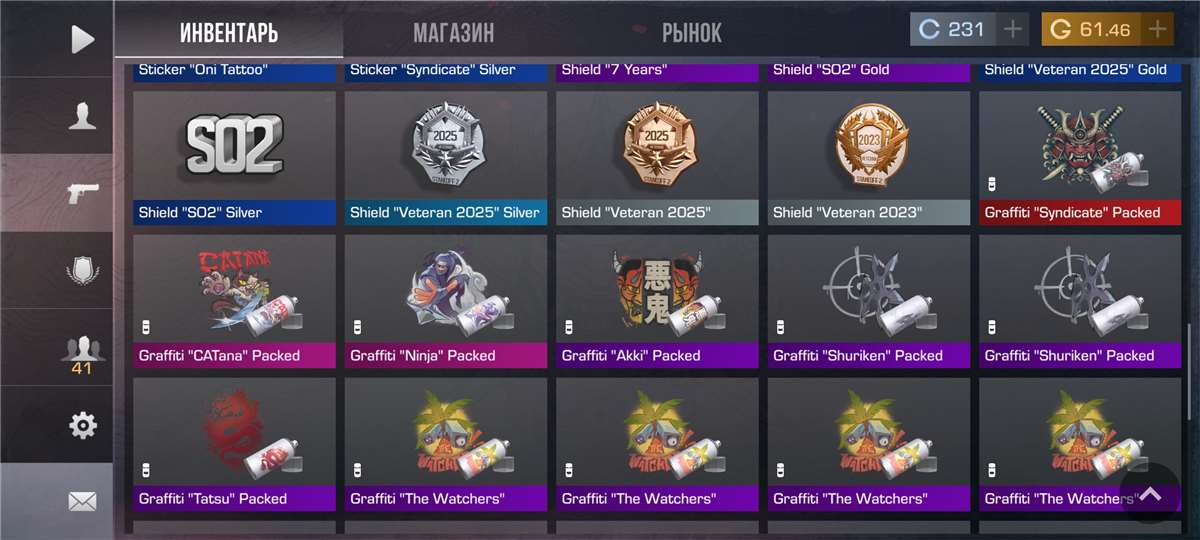The width and height of the screenshot is (1200, 540).
Task: Click the scroll-to-top arrow button
Action: click(1150, 494)
